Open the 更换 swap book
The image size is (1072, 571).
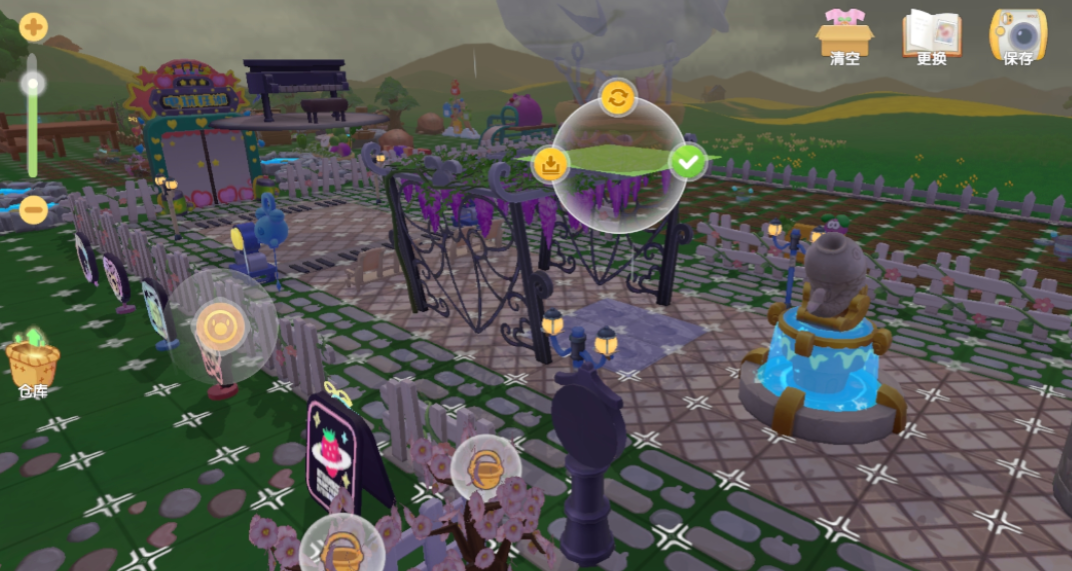[x=930, y=36]
